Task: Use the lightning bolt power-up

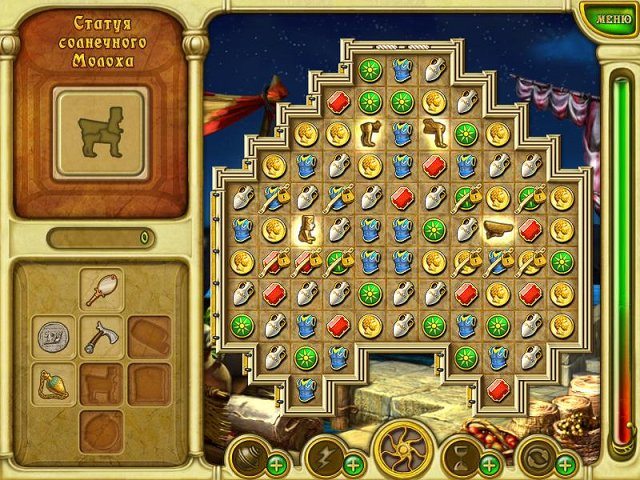Action: pos(323,456)
